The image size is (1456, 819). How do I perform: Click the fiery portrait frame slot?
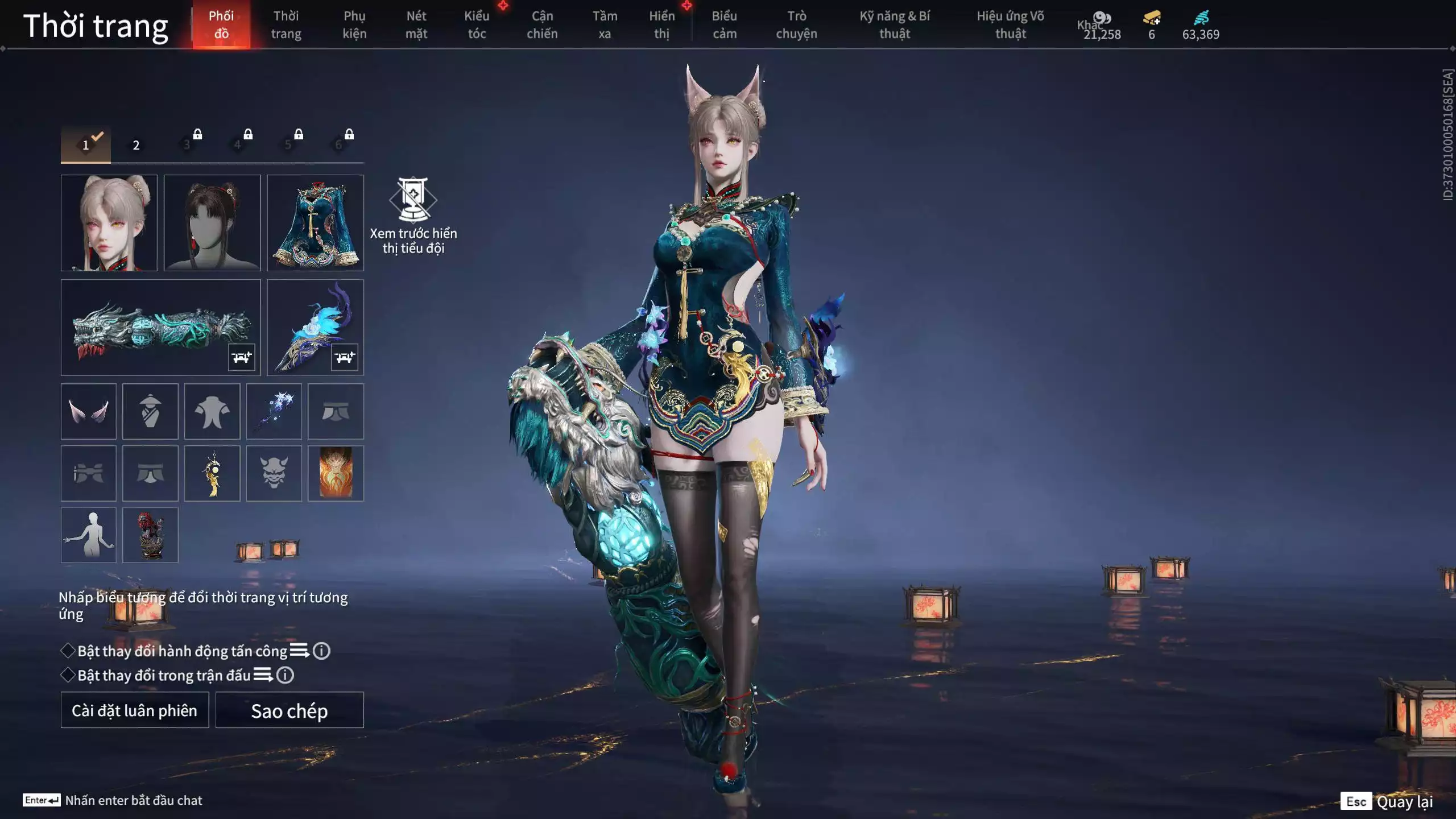[x=337, y=473]
